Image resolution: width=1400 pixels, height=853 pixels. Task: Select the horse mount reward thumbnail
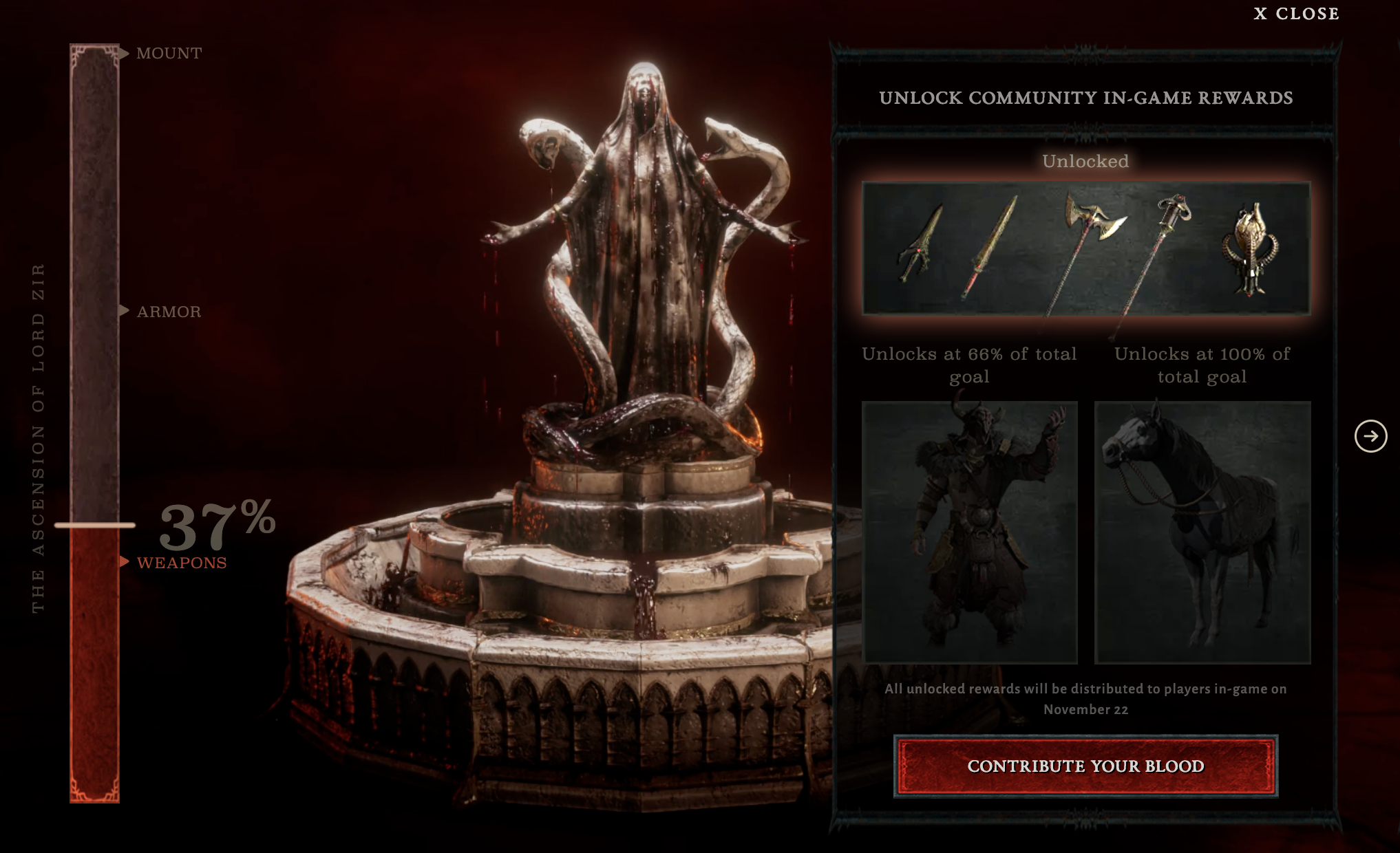1202,532
